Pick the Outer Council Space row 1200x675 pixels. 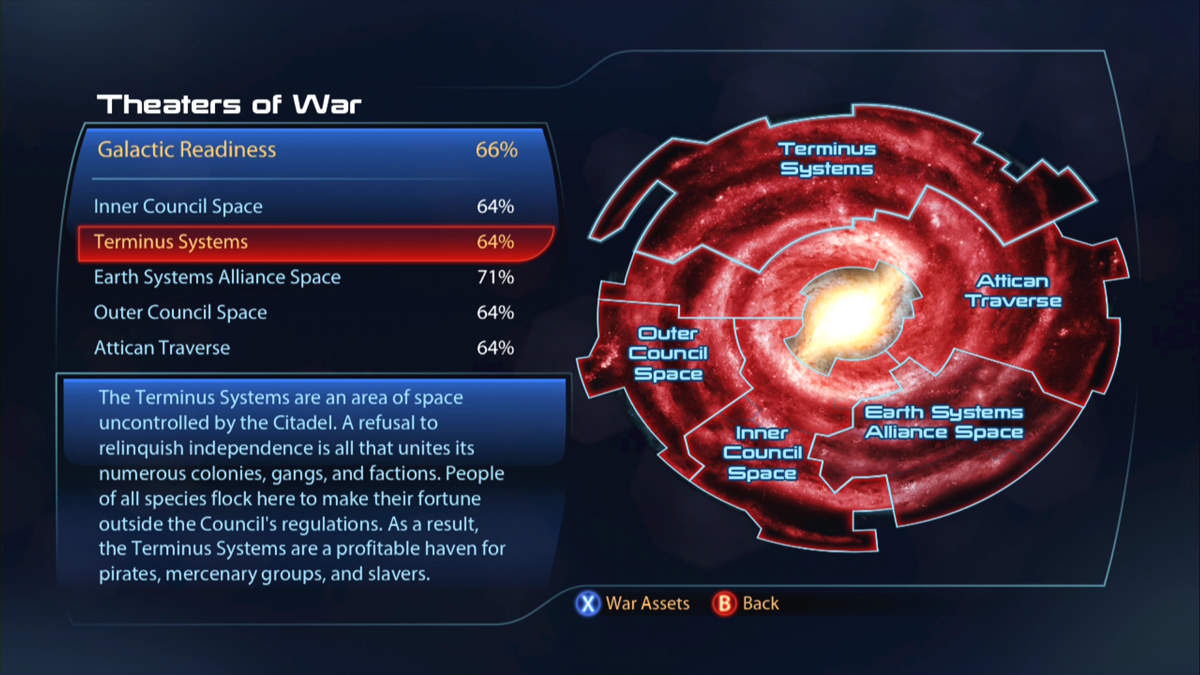tap(300, 313)
